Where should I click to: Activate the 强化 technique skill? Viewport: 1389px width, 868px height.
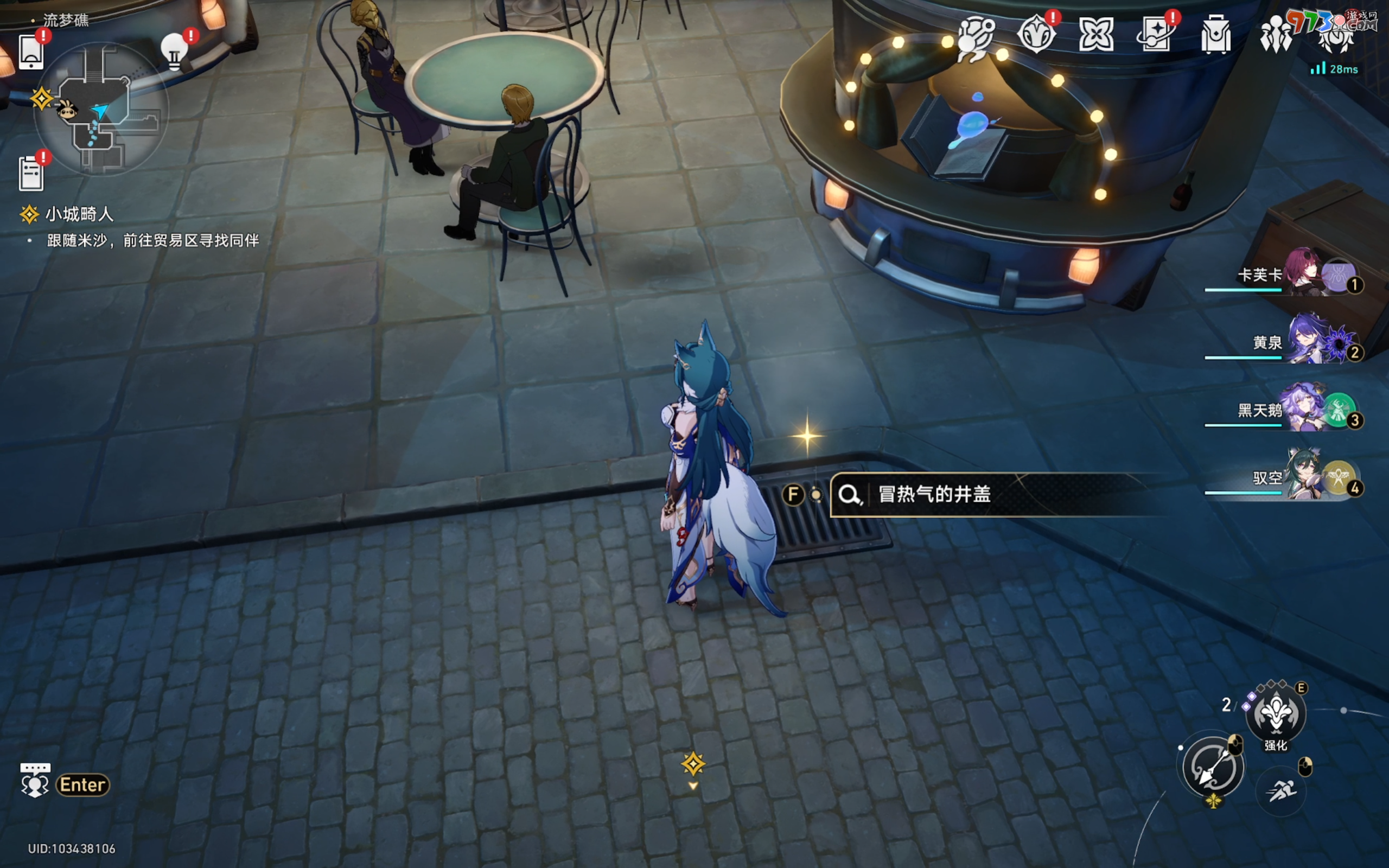coord(1276,713)
